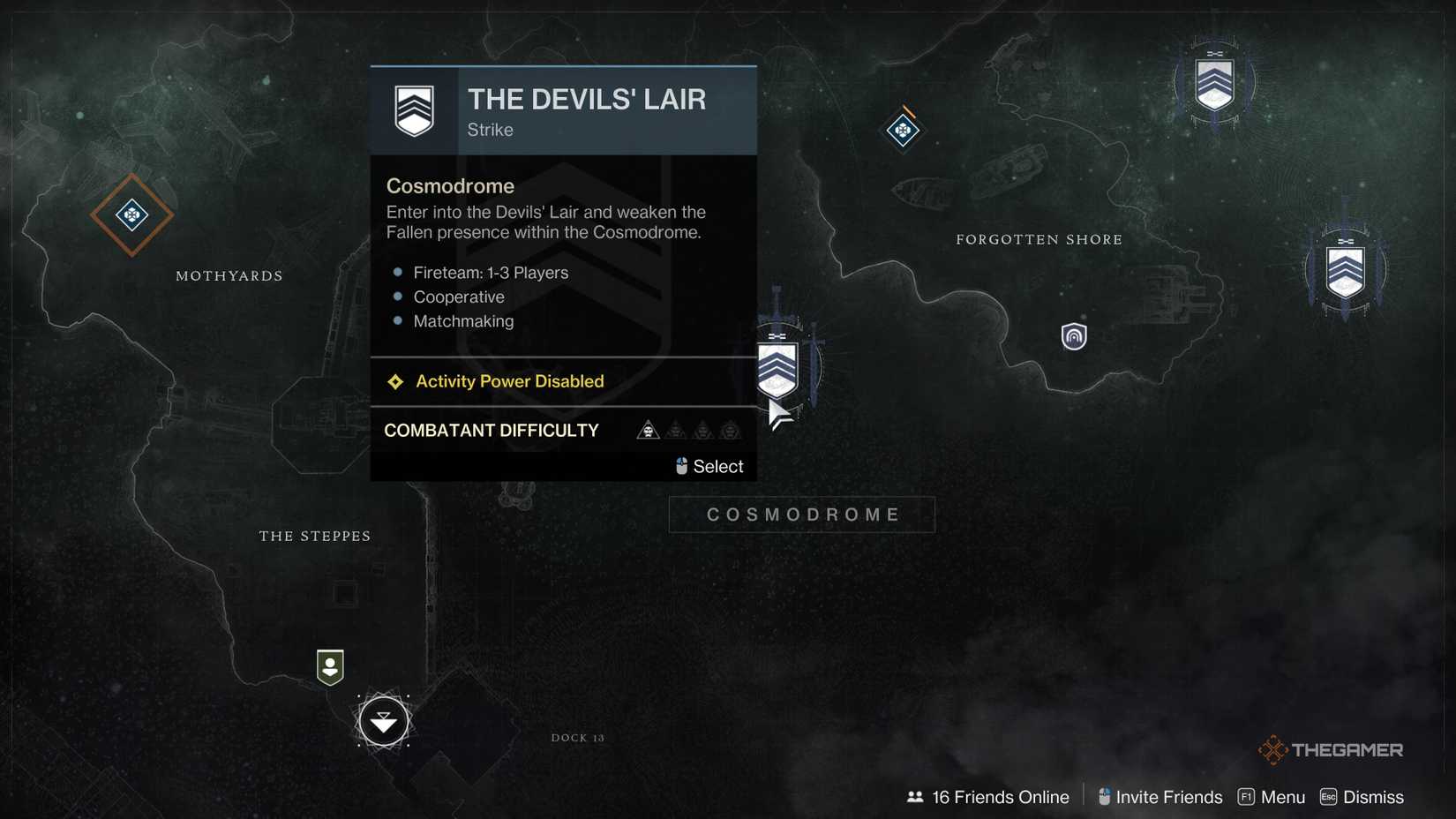Viewport: 1456px width, 819px height.
Task: Select the Cooperative activity modifier bullet
Action: [x=459, y=297]
